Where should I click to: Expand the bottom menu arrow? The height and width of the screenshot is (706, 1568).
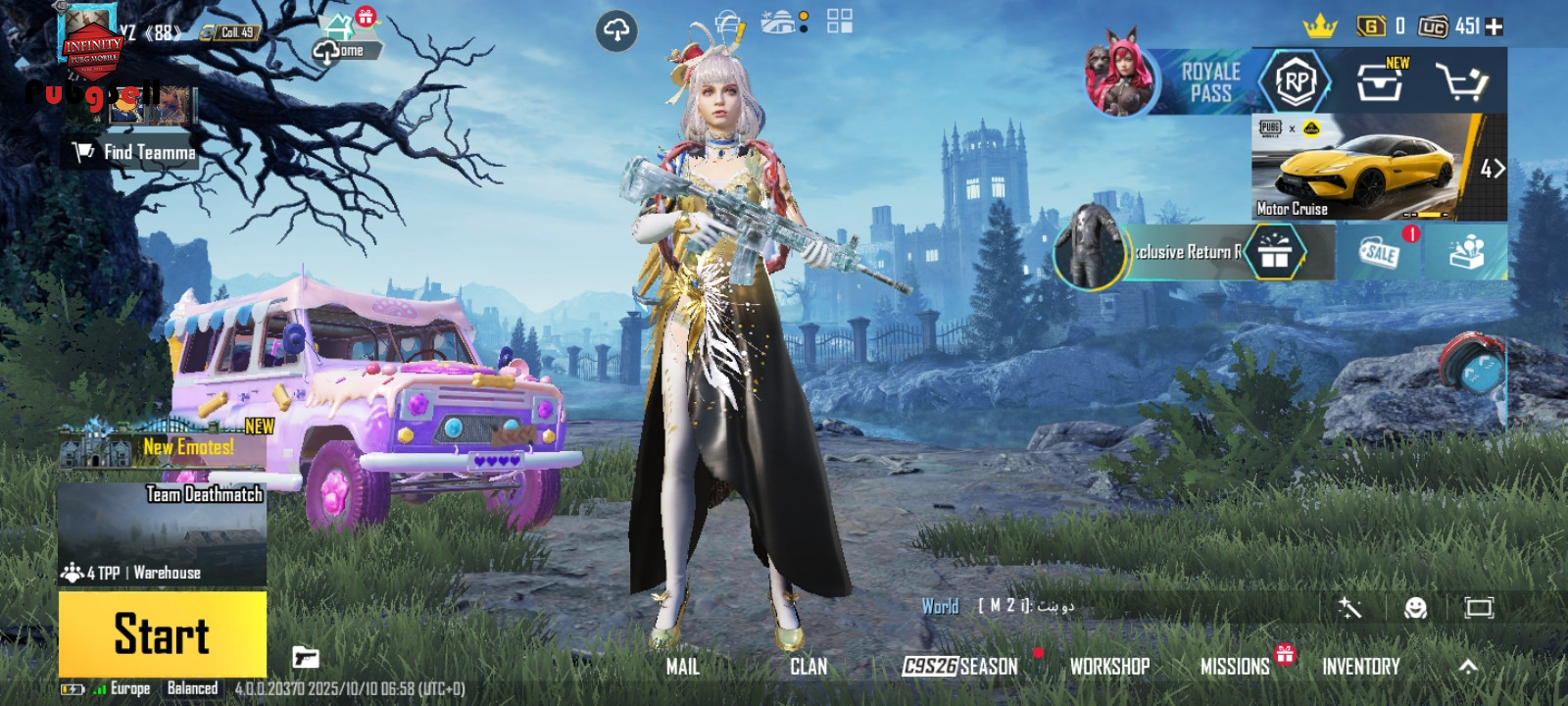(x=1468, y=667)
